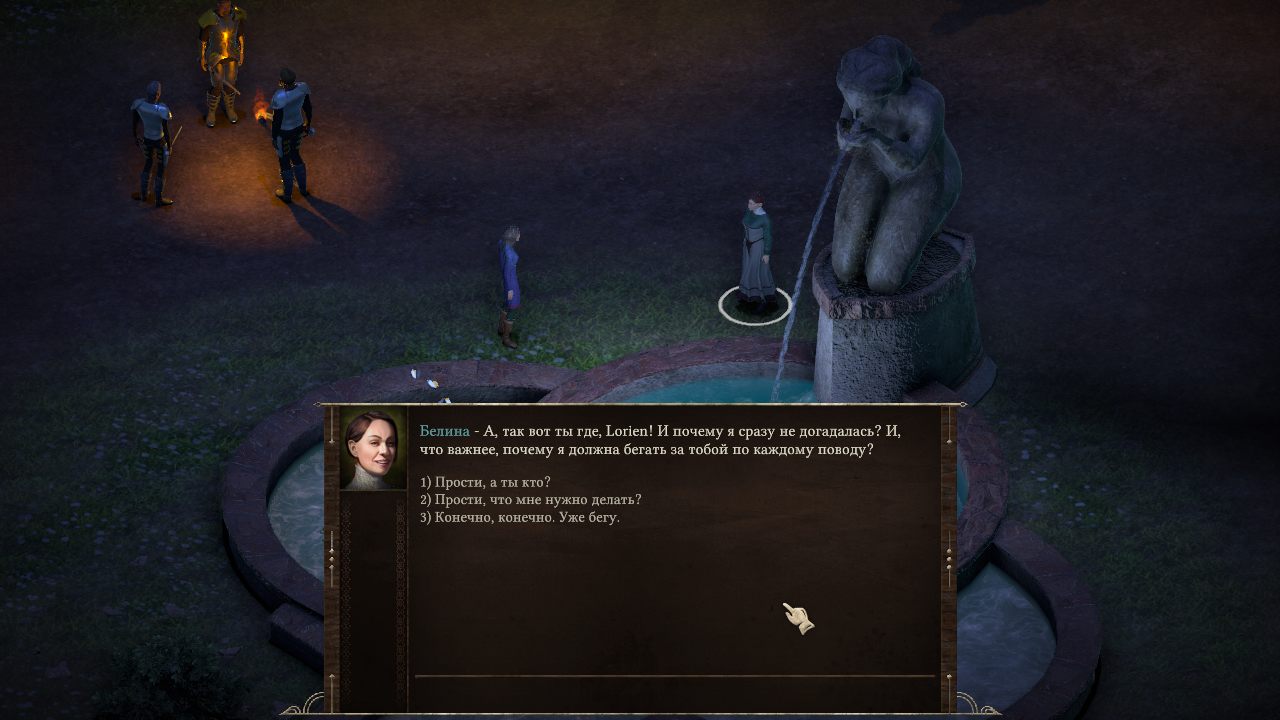The image size is (1280, 720).
Task: Select reply "Прости, что мне нужно делать?"
Action: [x=530, y=500]
